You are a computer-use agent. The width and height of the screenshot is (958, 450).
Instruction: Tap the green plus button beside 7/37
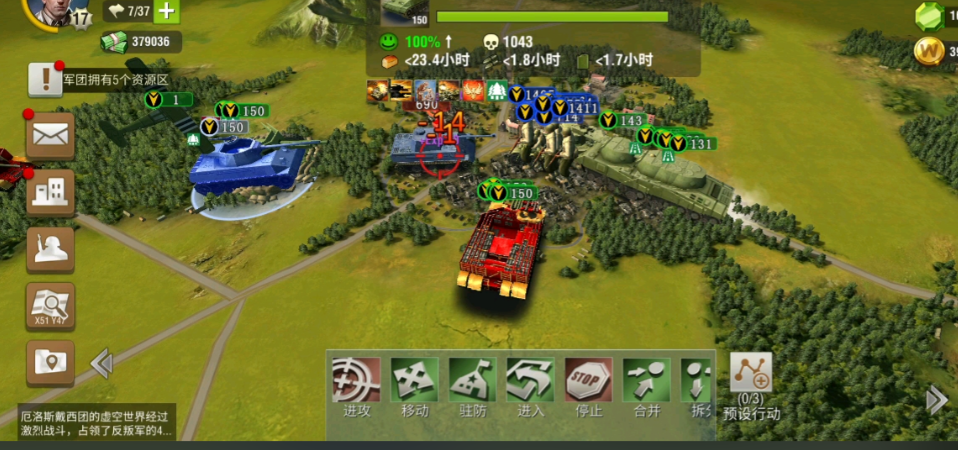point(165,12)
